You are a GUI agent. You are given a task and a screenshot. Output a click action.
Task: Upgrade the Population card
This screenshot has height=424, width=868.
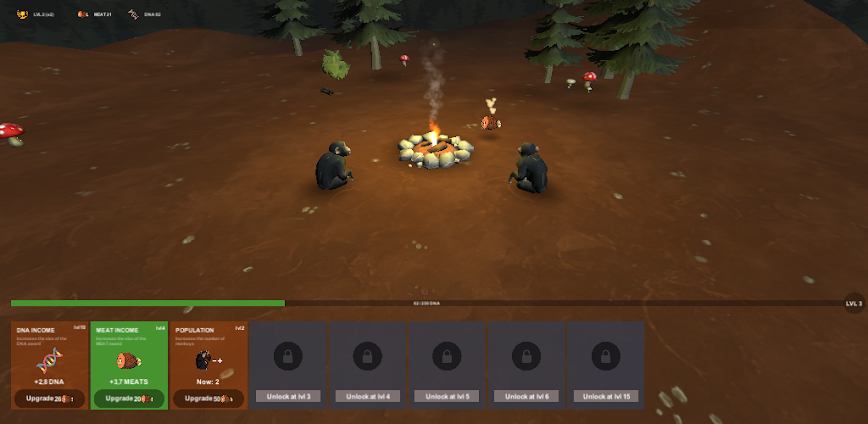coord(208,398)
